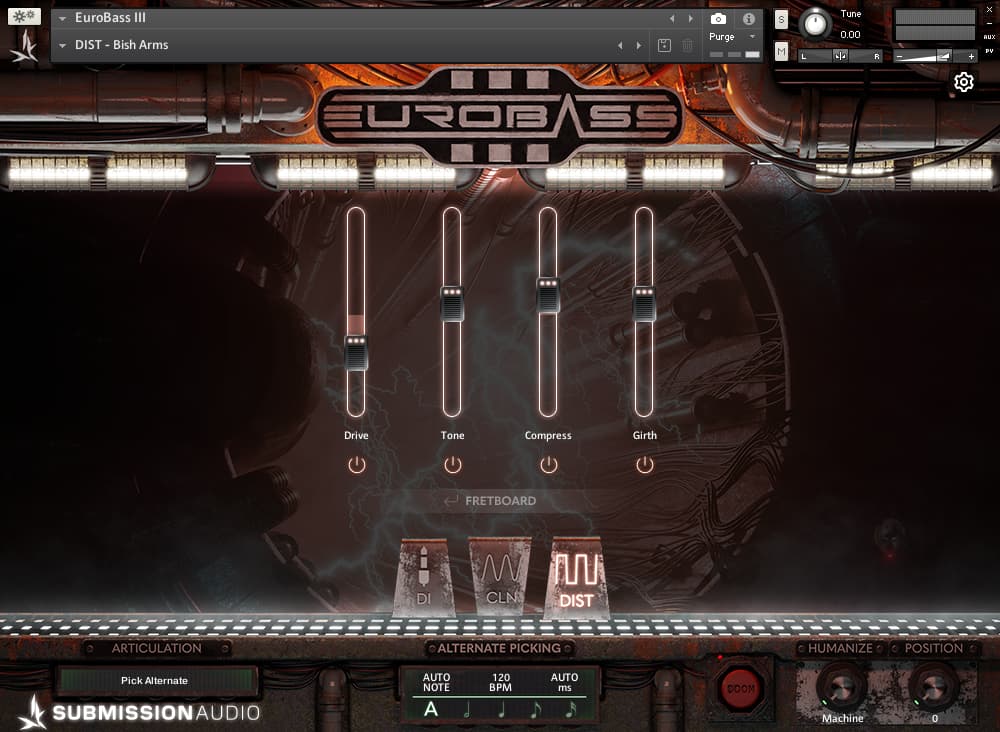Open the Pick Alternate articulation dropdown
The height and width of the screenshot is (732, 1000).
[x=156, y=681]
